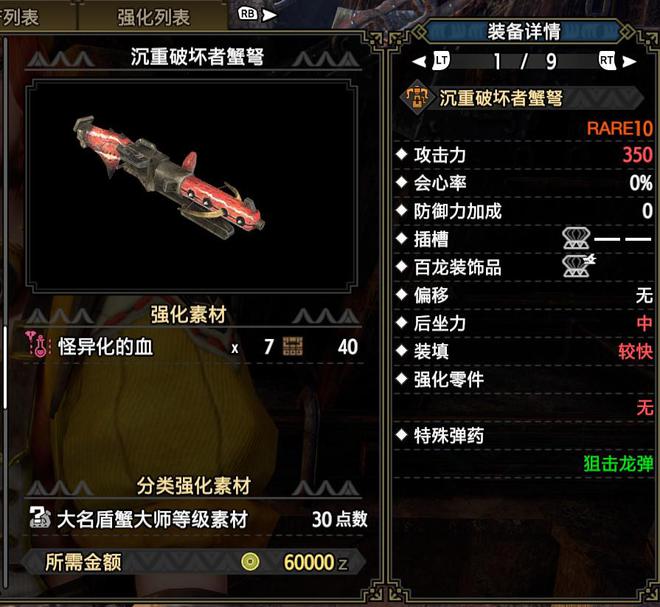Select the 特殊弹药 entry in equipment details
Viewport: 660px width, 607px height.
point(449,436)
